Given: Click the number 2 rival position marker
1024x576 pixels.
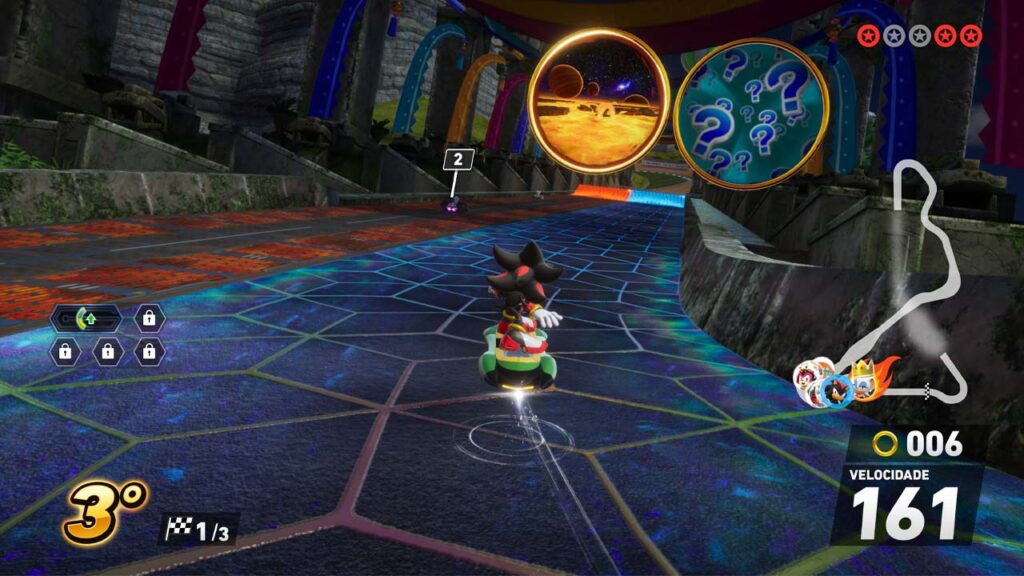Looking at the screenshot, I should coord(458,160).
